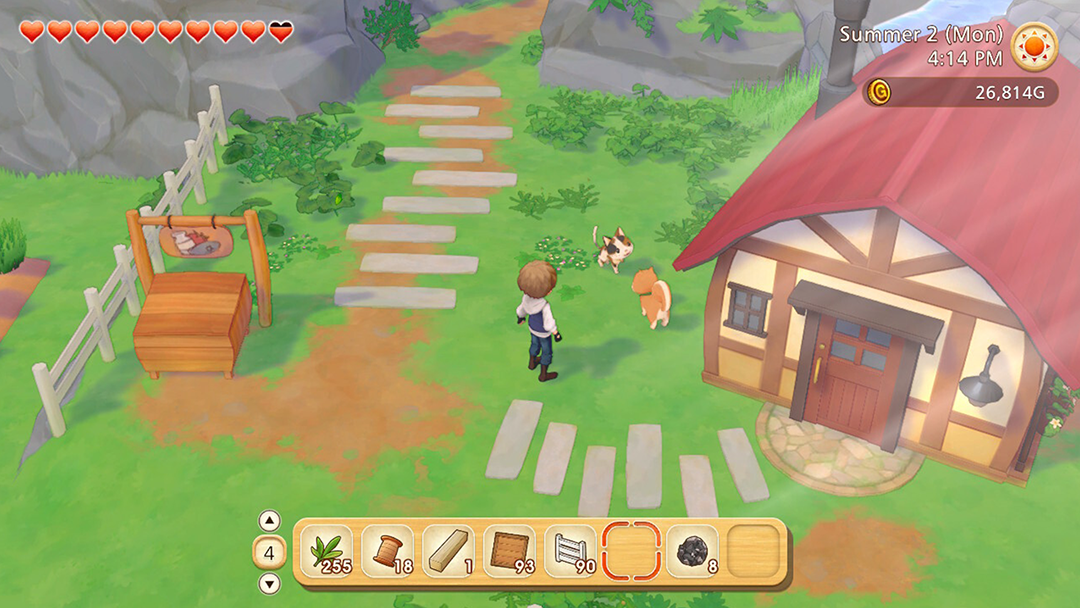The width and height of the screenshot is (1080, 608).
Task: Click the hotbar page up arrow
Action: click(x=270, y=521)
